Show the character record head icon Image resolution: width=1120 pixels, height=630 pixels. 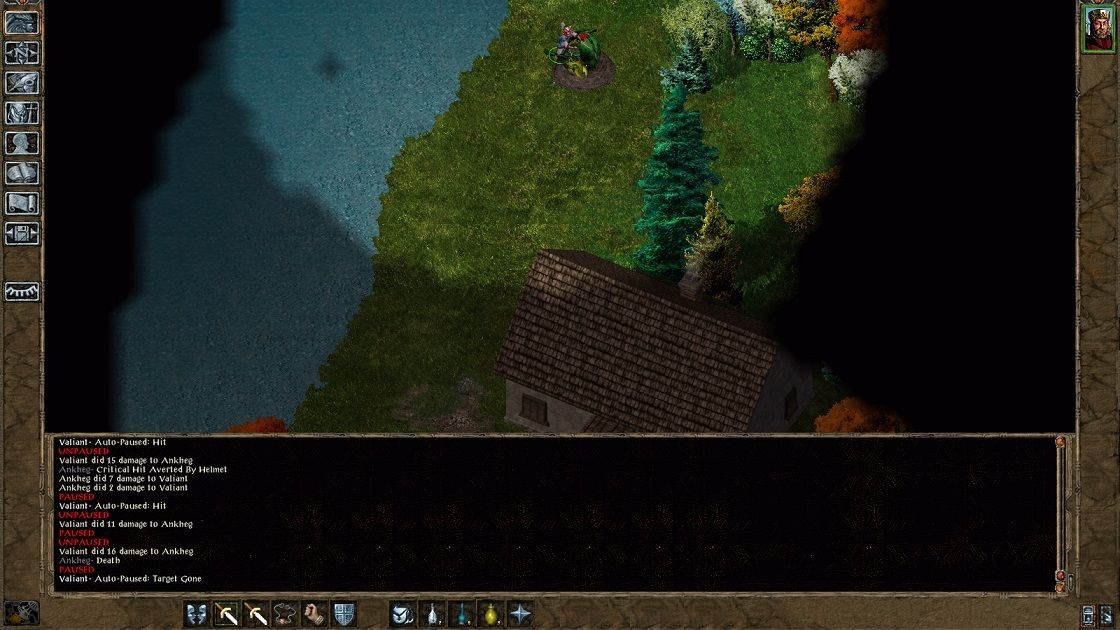point(22,143)
